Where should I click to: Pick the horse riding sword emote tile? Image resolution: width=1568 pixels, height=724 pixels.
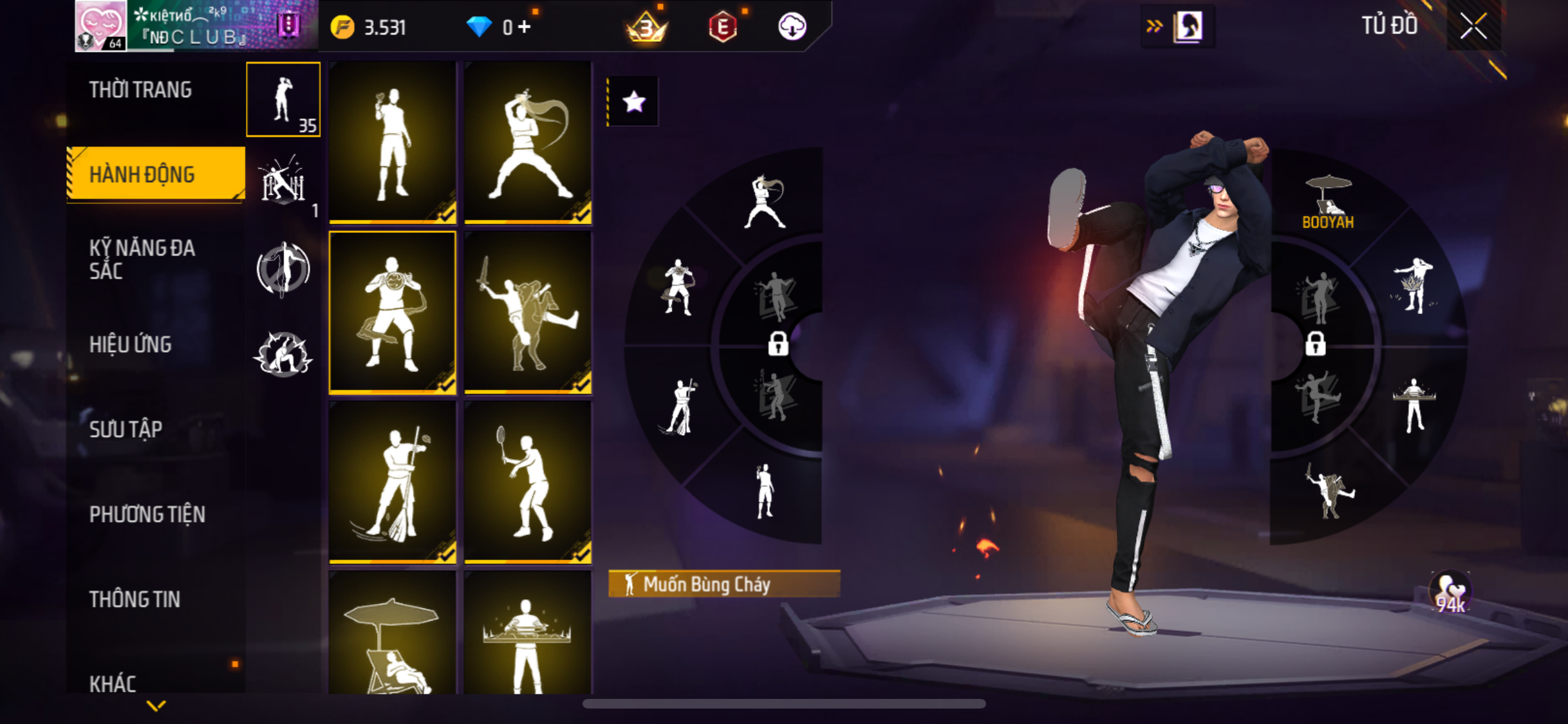pyautogui.click(x=528, y=312)
